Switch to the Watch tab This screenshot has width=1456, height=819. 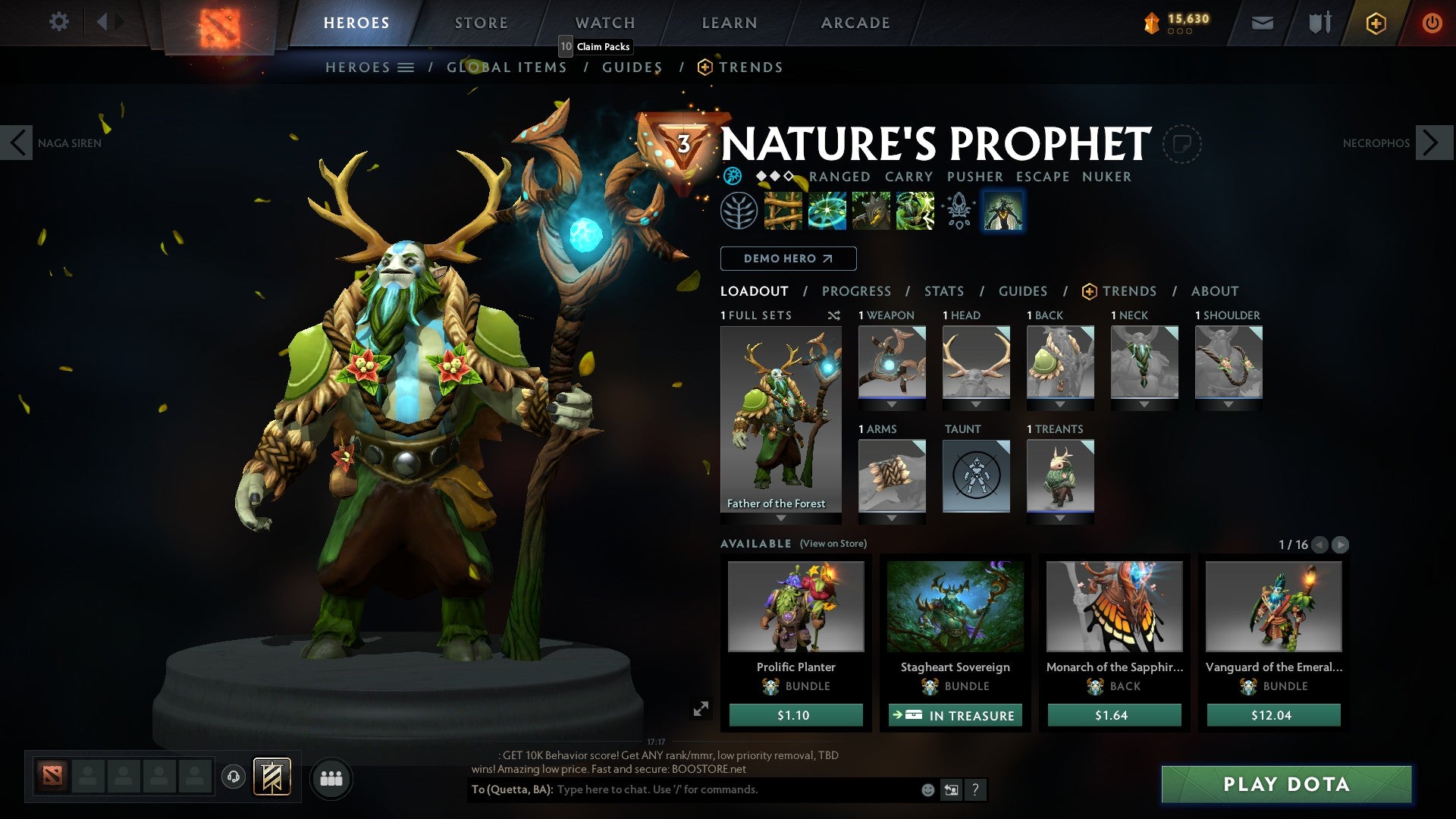click(604, 23)
